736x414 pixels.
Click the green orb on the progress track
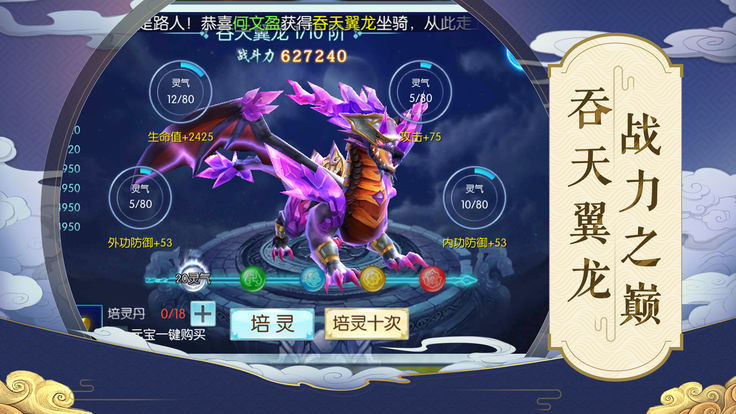click(252, 276)
